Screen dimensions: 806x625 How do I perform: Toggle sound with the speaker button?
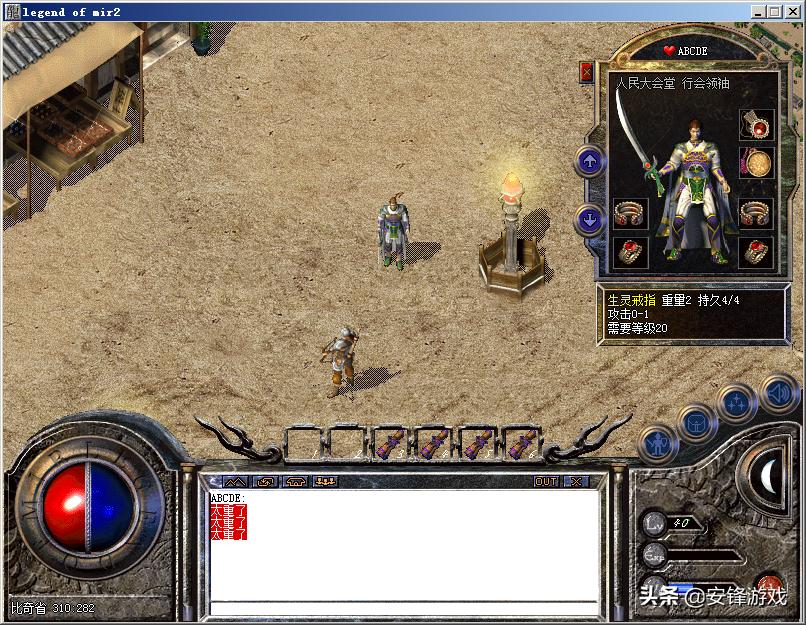[777, 393]
